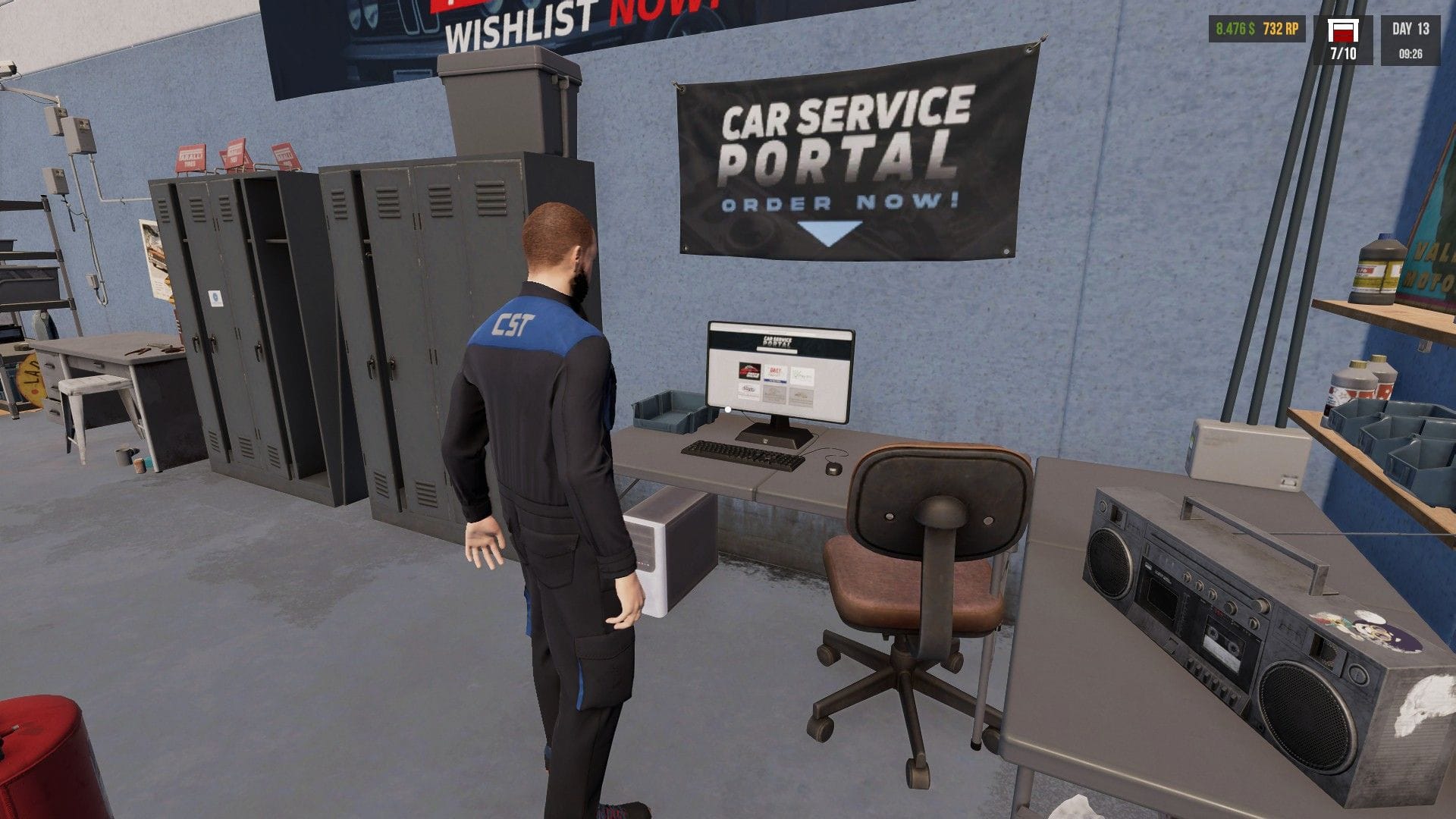Click the Car Service Portal header on monitor

(777, 340)
